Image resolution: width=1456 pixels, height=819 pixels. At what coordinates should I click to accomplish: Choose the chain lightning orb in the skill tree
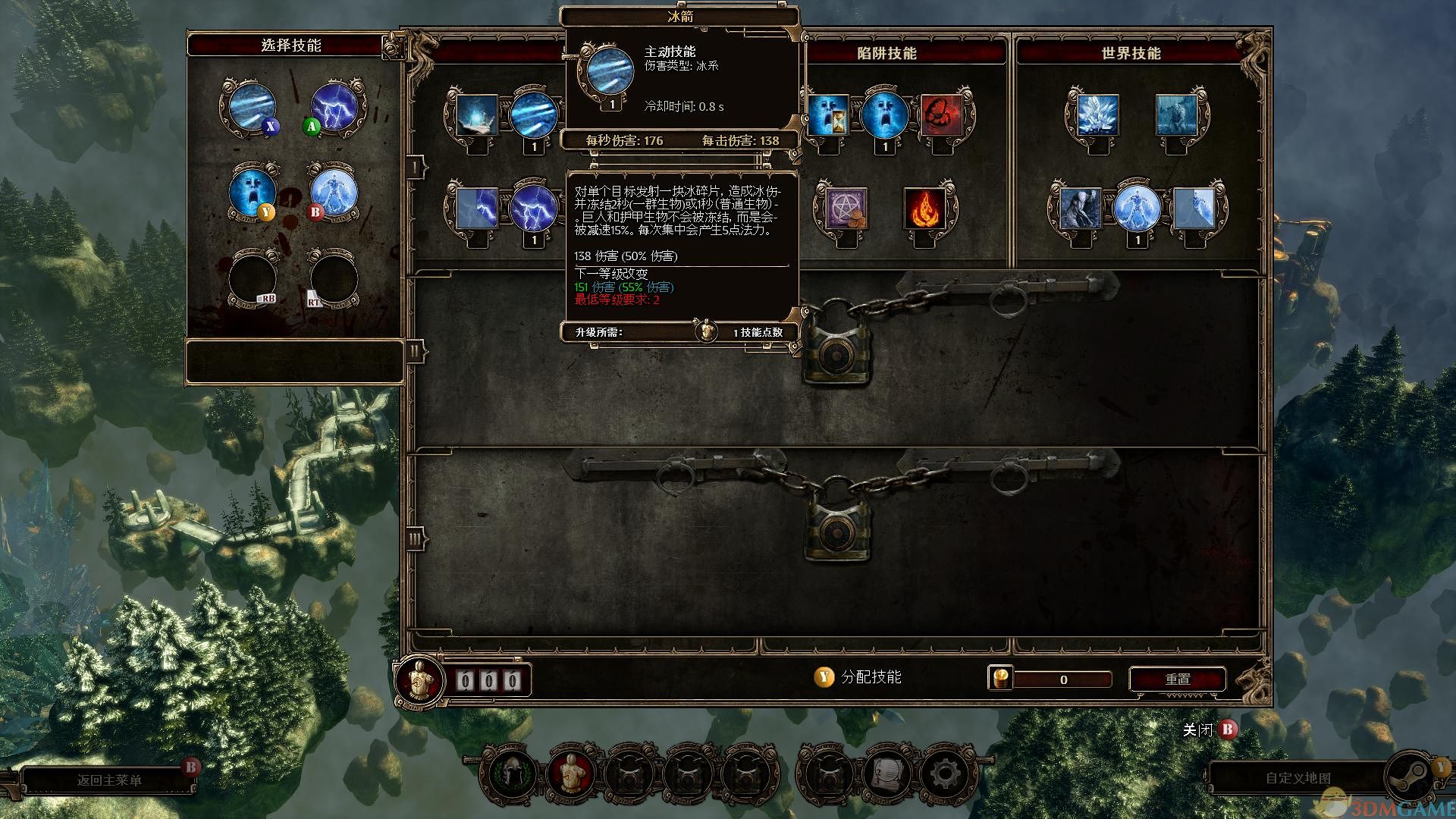(534, 207)
